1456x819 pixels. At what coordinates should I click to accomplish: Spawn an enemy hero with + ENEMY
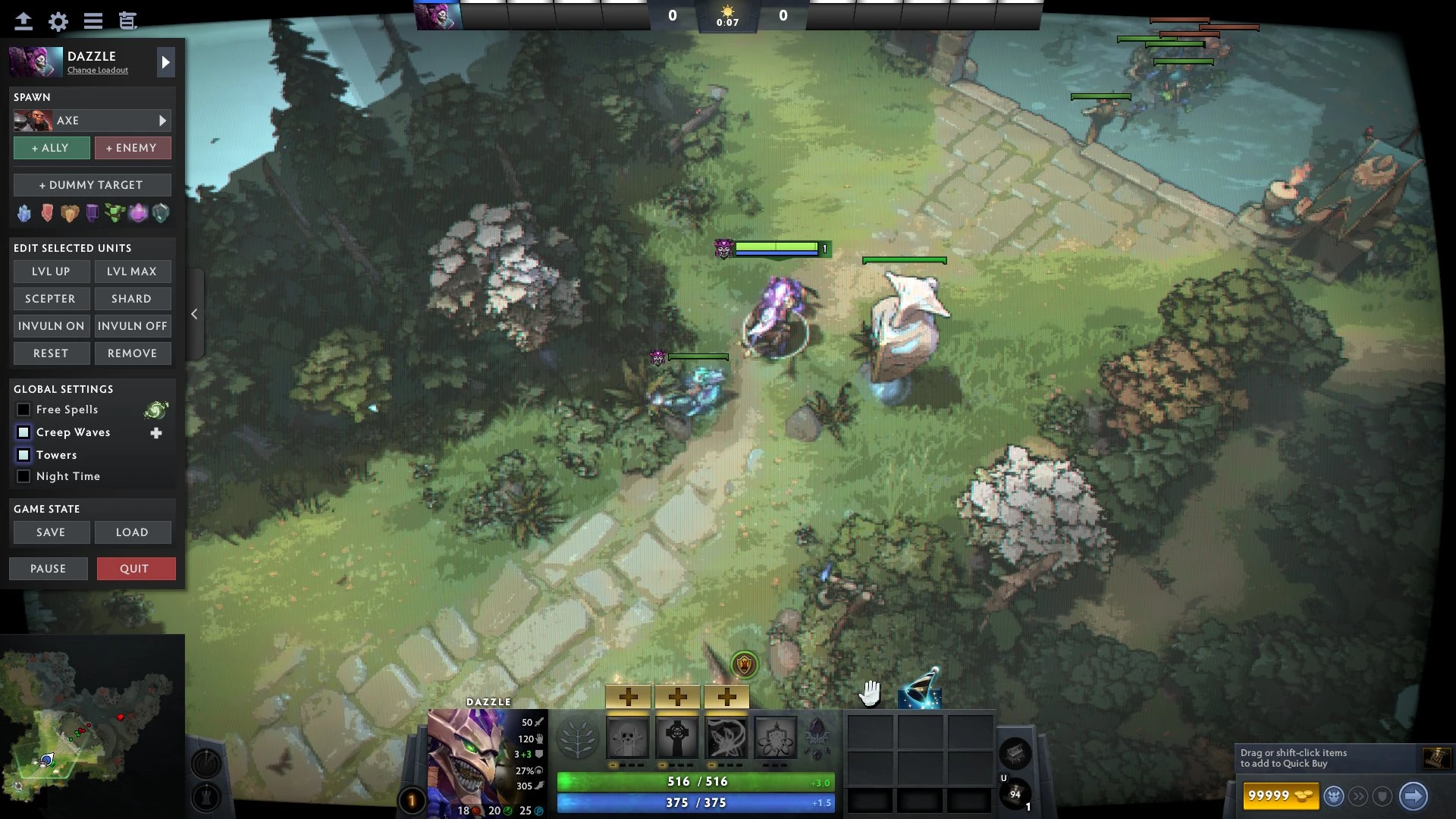click(132, 148)
